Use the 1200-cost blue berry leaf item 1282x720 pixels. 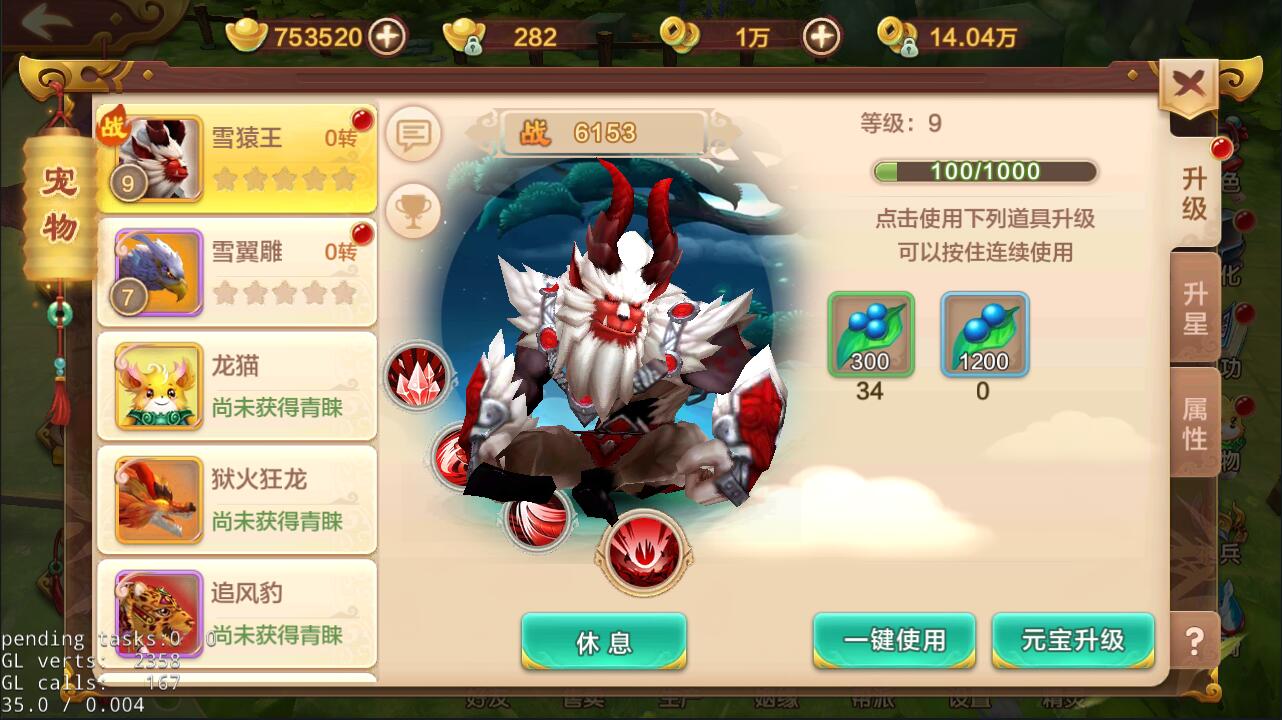coord(981,333)
